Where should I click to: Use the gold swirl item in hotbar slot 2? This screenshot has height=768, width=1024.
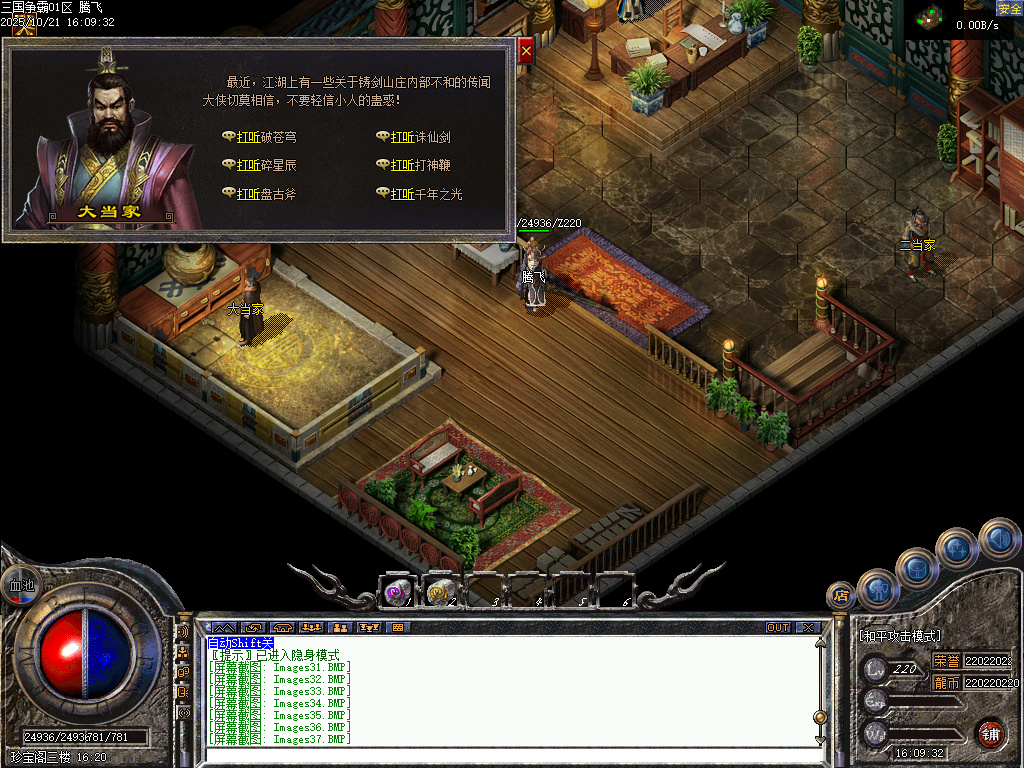click(441, 592)
